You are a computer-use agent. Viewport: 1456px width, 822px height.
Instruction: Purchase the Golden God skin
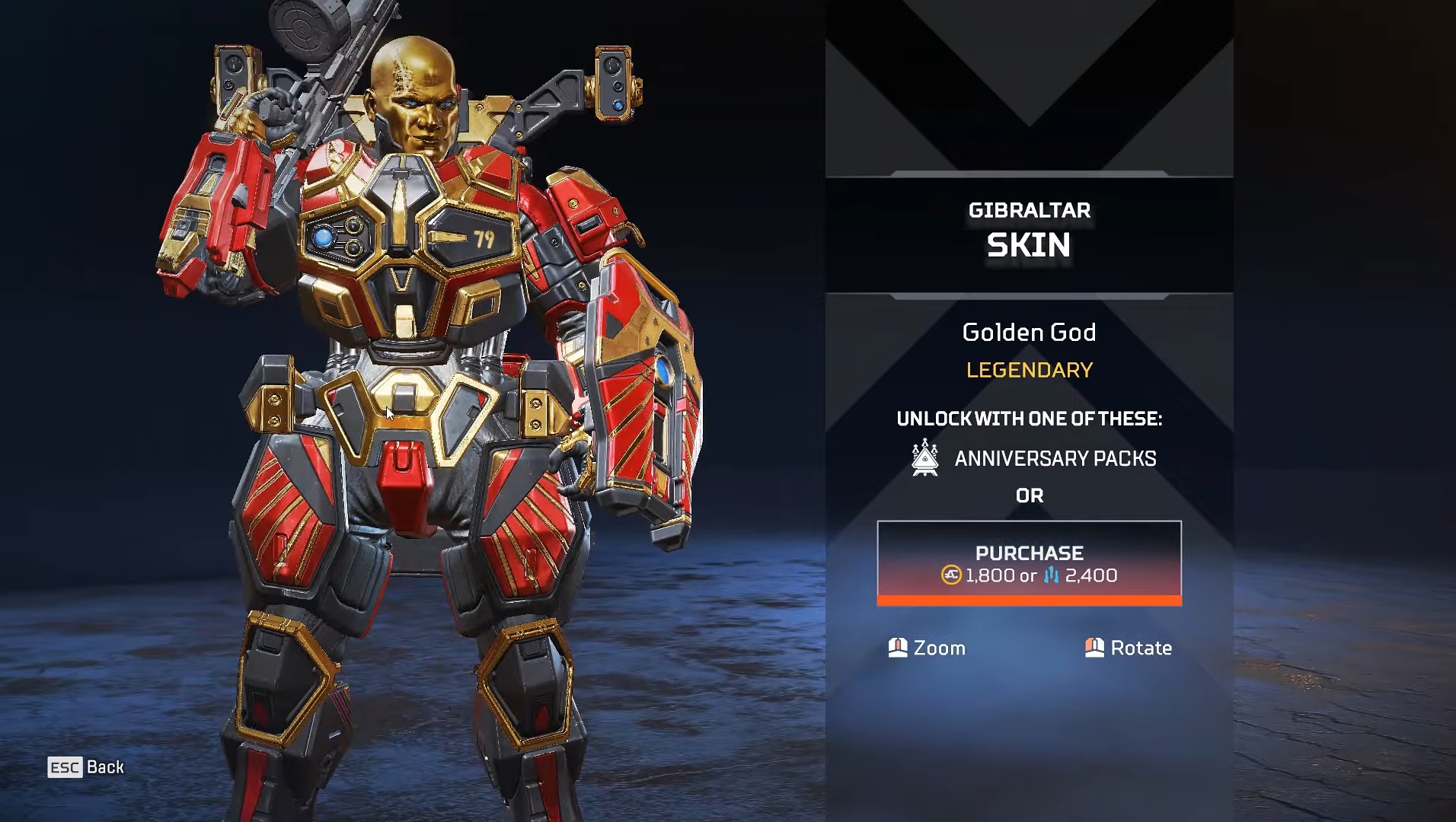[x=1029, y=563]
